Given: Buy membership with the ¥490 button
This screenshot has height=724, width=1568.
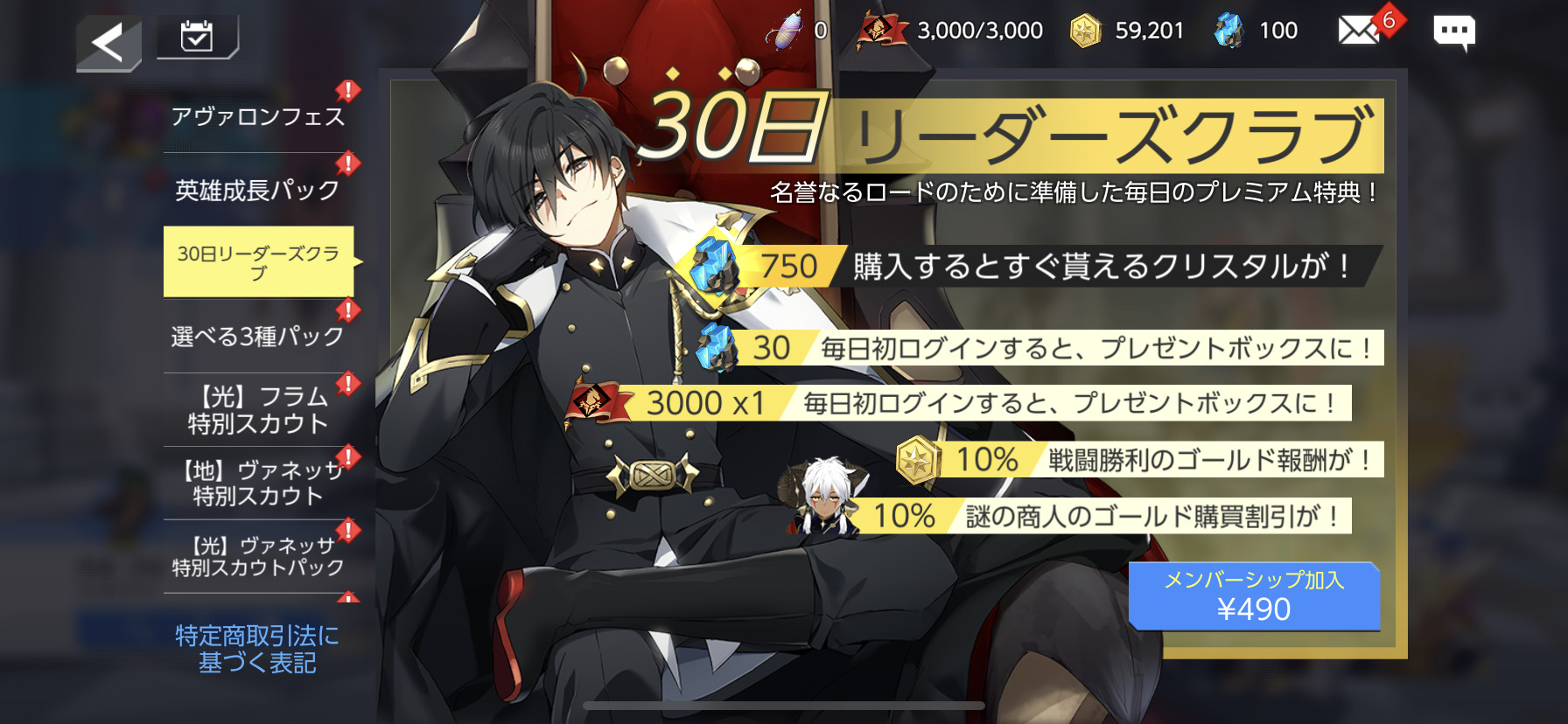Looking at the screenshot, I should 1253,596.
